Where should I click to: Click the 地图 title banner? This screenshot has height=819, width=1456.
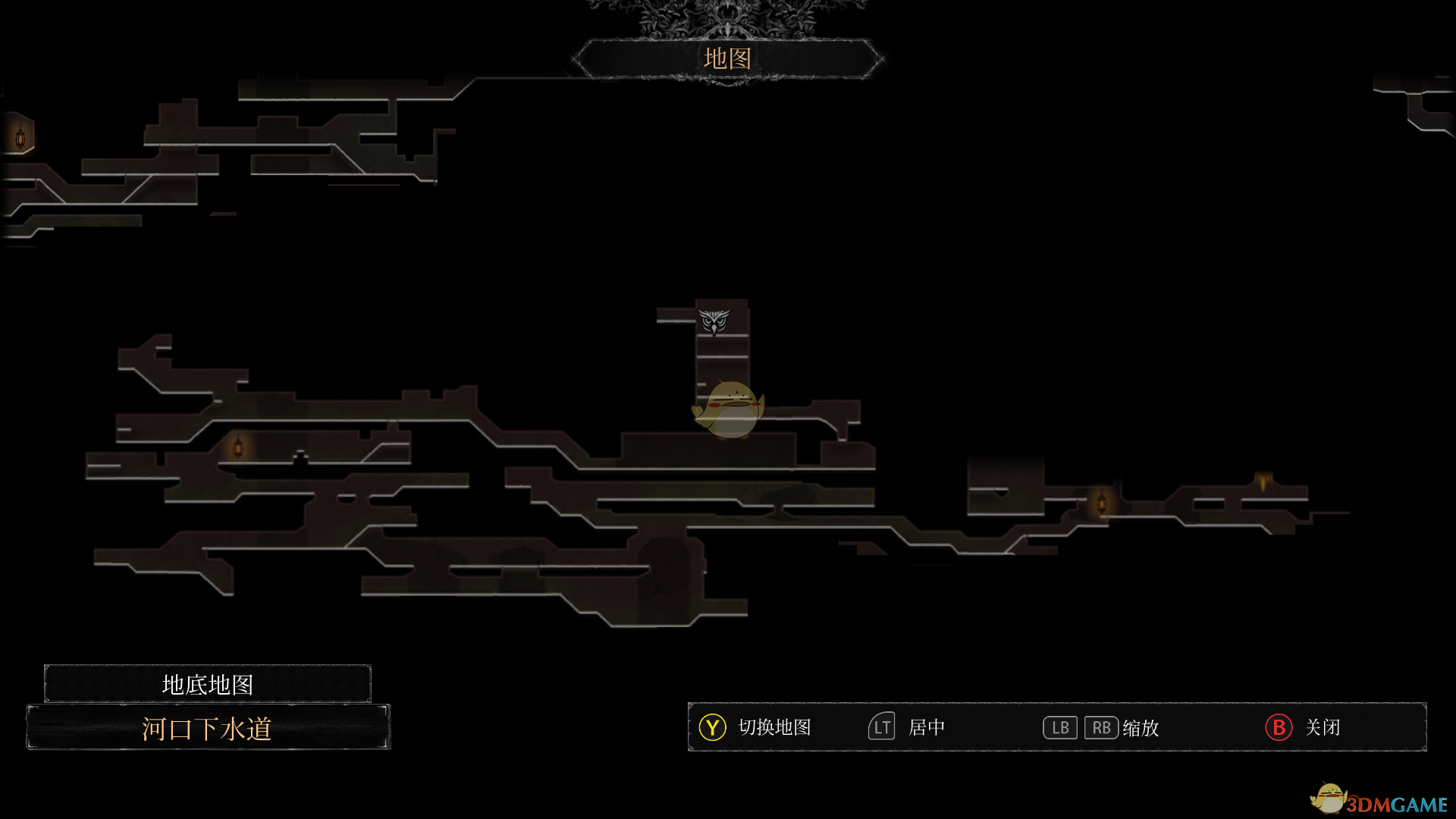click(x=727, y=58)
